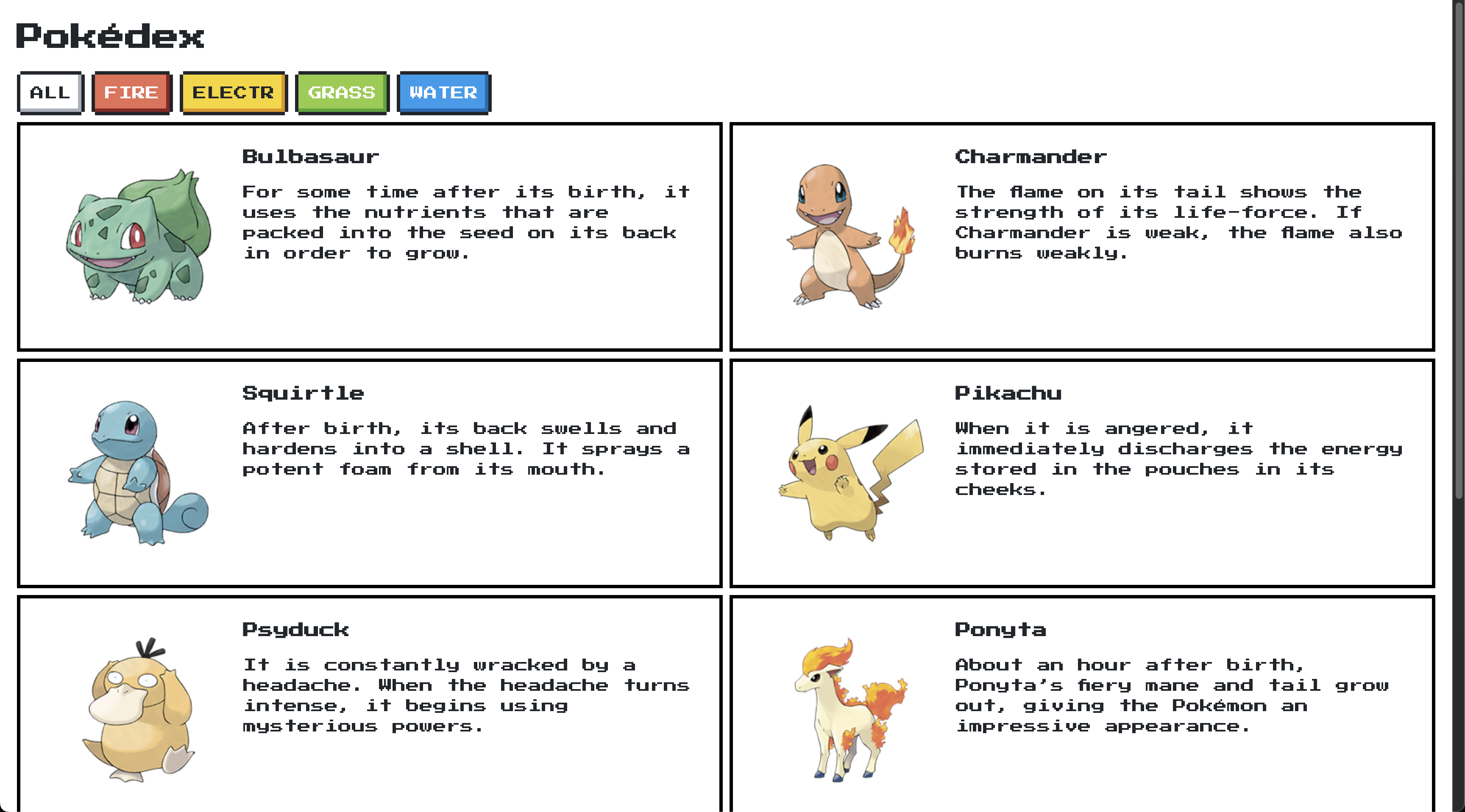Open the Pikachu entry card
1465x812 pixels.
pyautogui.click(x=1082, y=473)
